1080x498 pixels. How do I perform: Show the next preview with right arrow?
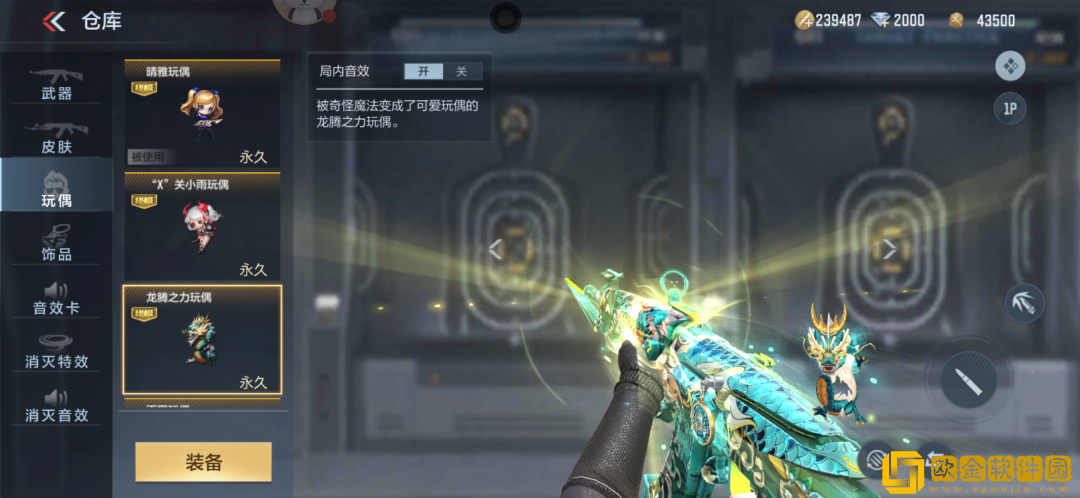pos(889,250)
